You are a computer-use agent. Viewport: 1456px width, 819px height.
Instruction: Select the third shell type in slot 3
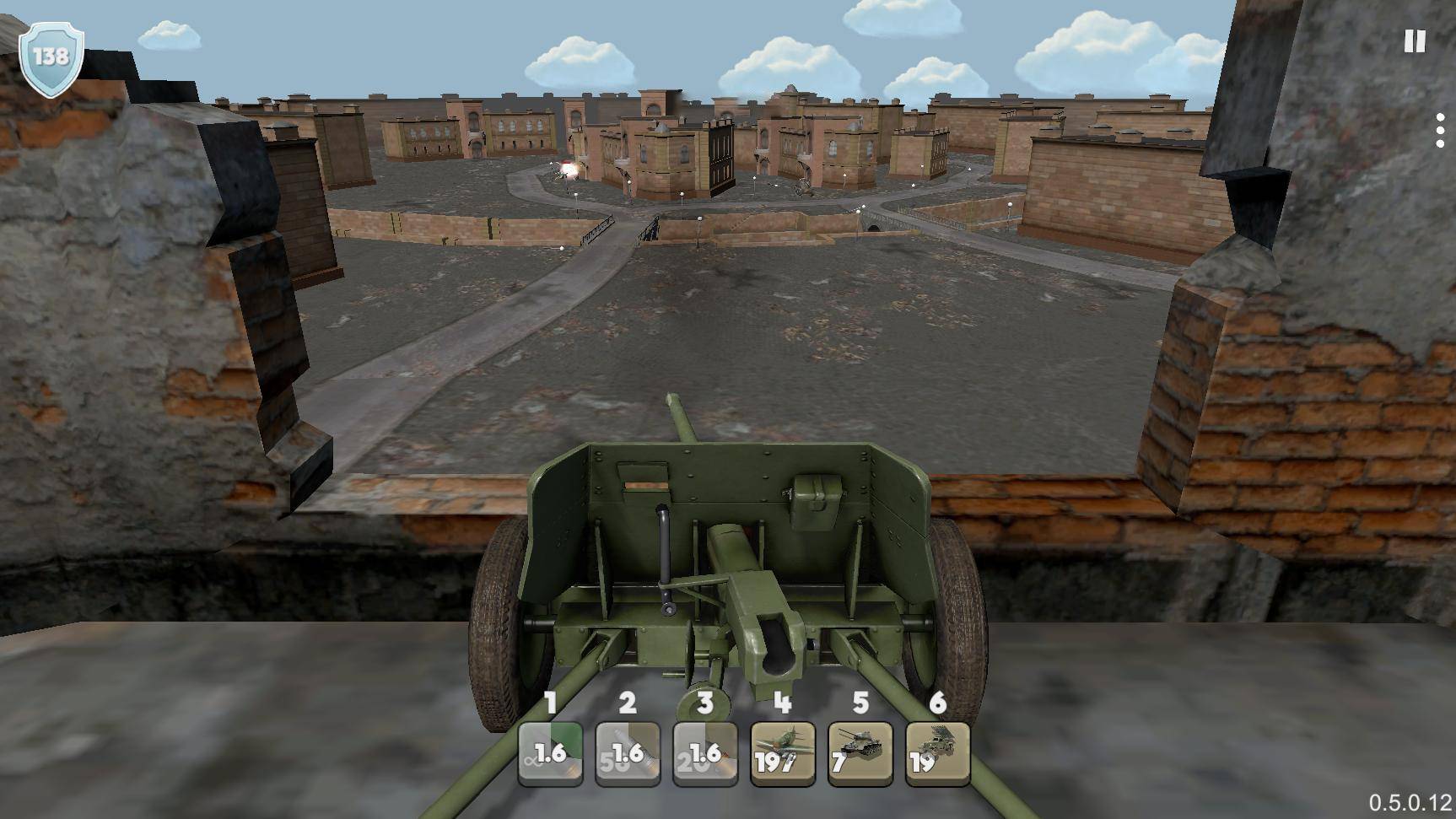pos(706,752)
